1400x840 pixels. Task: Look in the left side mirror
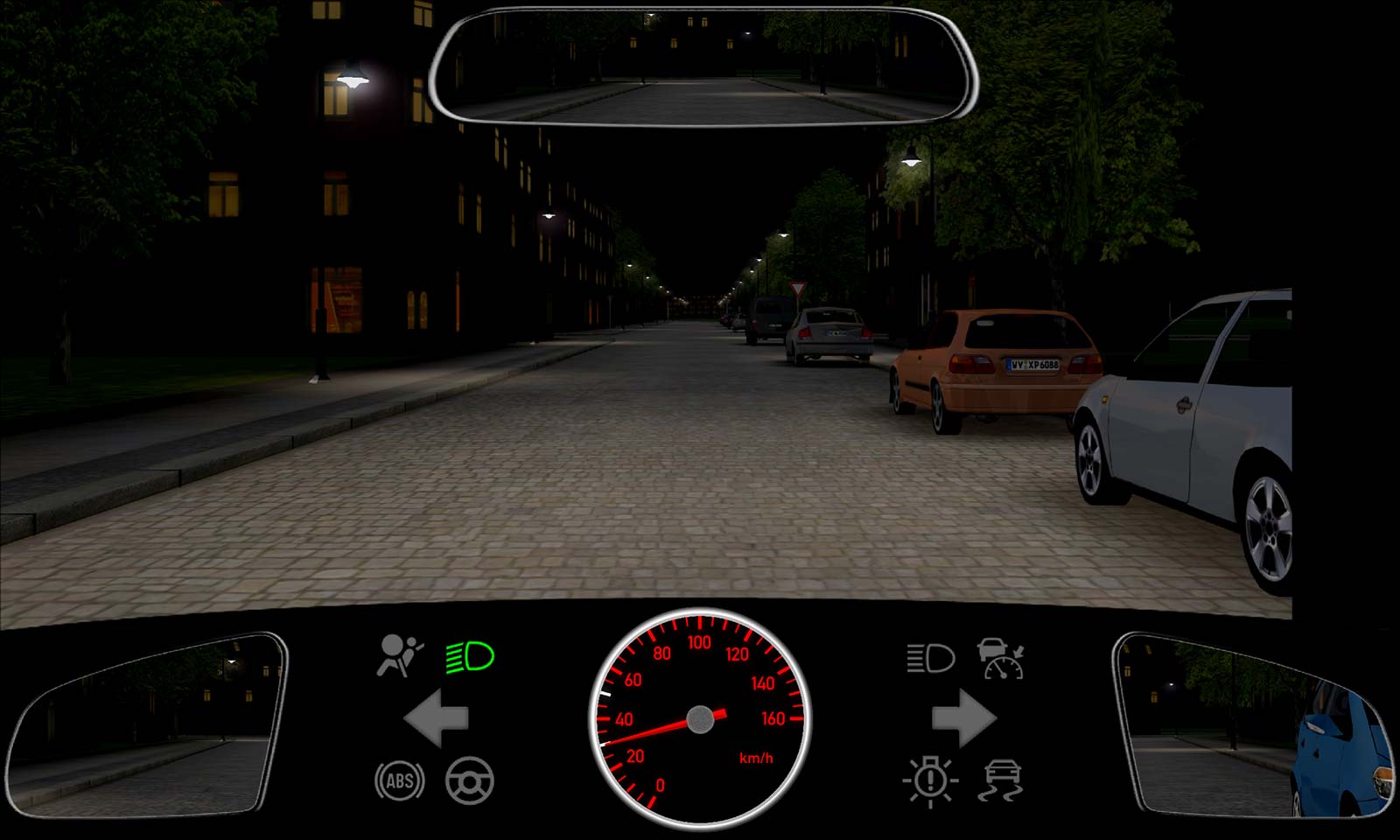click(x=146, y=725)
